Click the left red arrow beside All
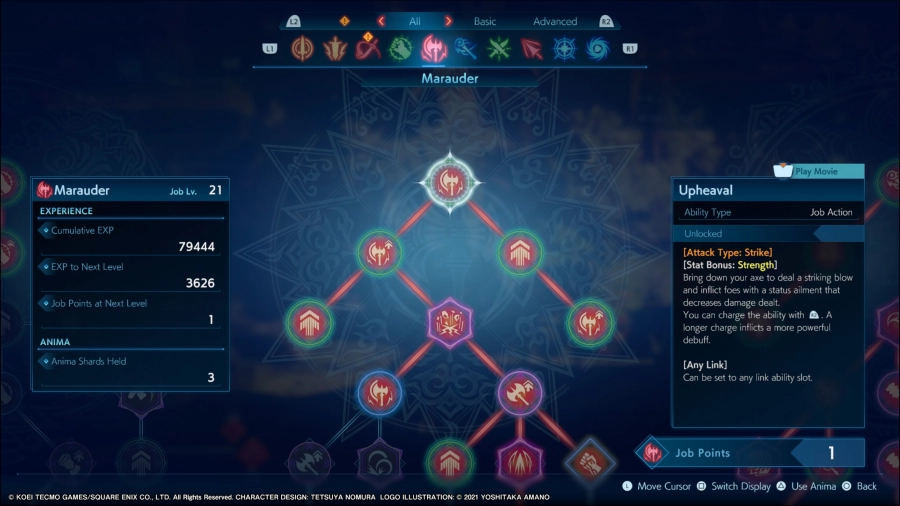Image resolution: width=900 pixels, height=506 pixels. click(x=381, y=21)
